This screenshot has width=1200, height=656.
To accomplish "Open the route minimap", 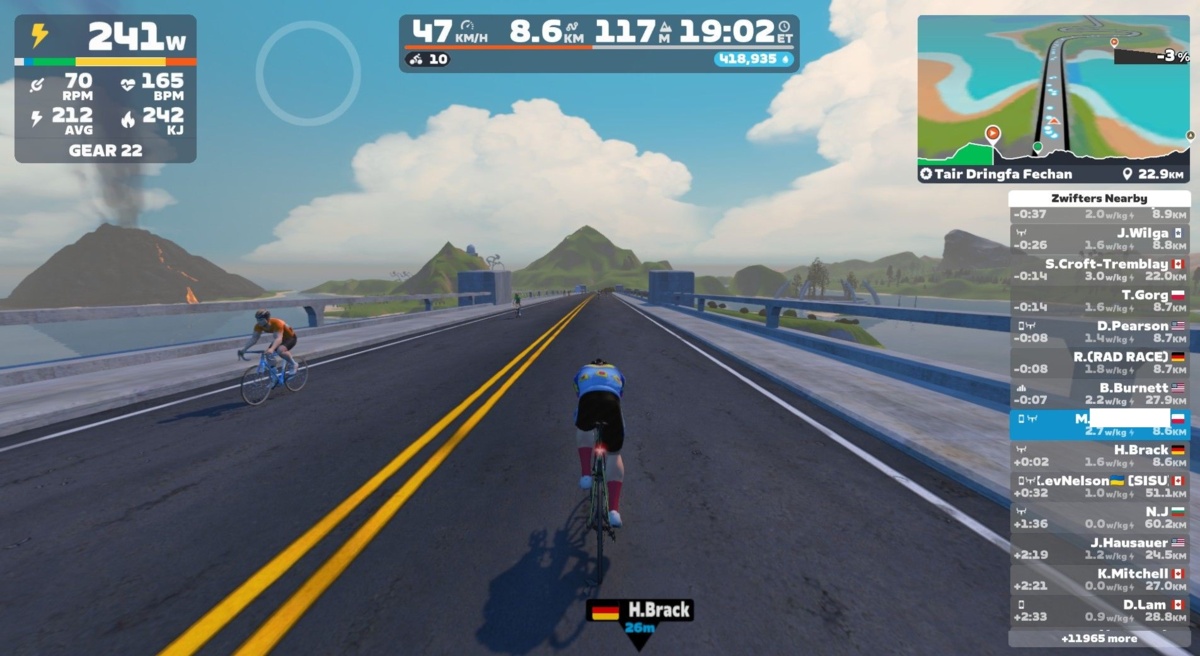I will tap(1053, 88).
